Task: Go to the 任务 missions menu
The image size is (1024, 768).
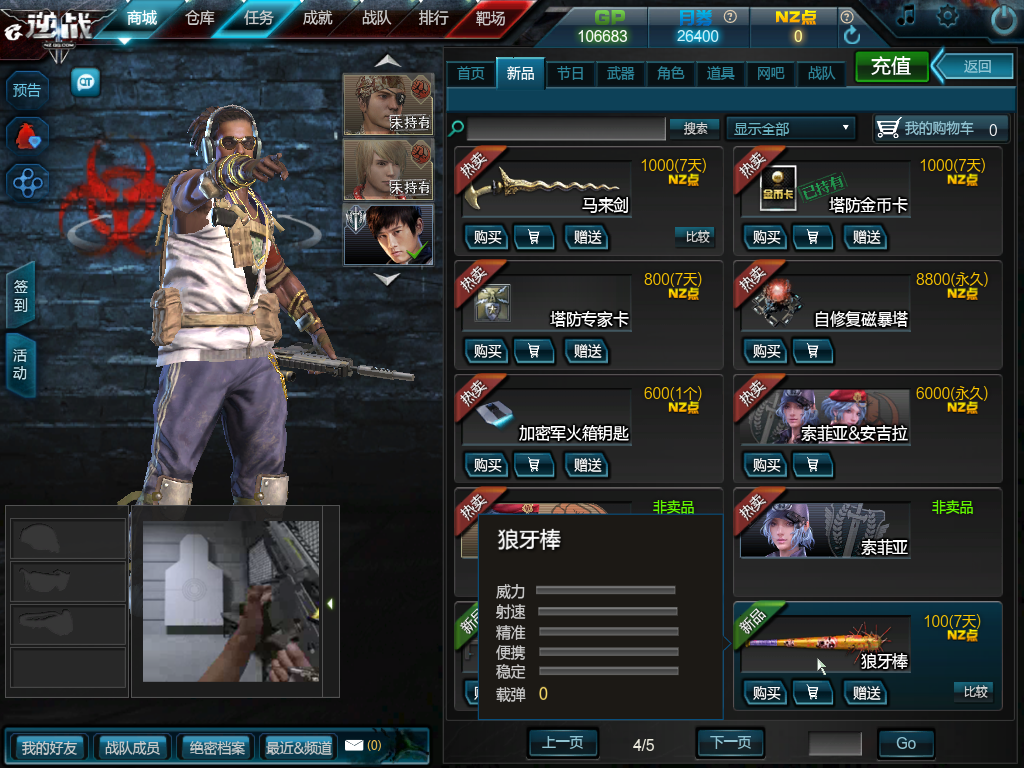Action: 258,18
